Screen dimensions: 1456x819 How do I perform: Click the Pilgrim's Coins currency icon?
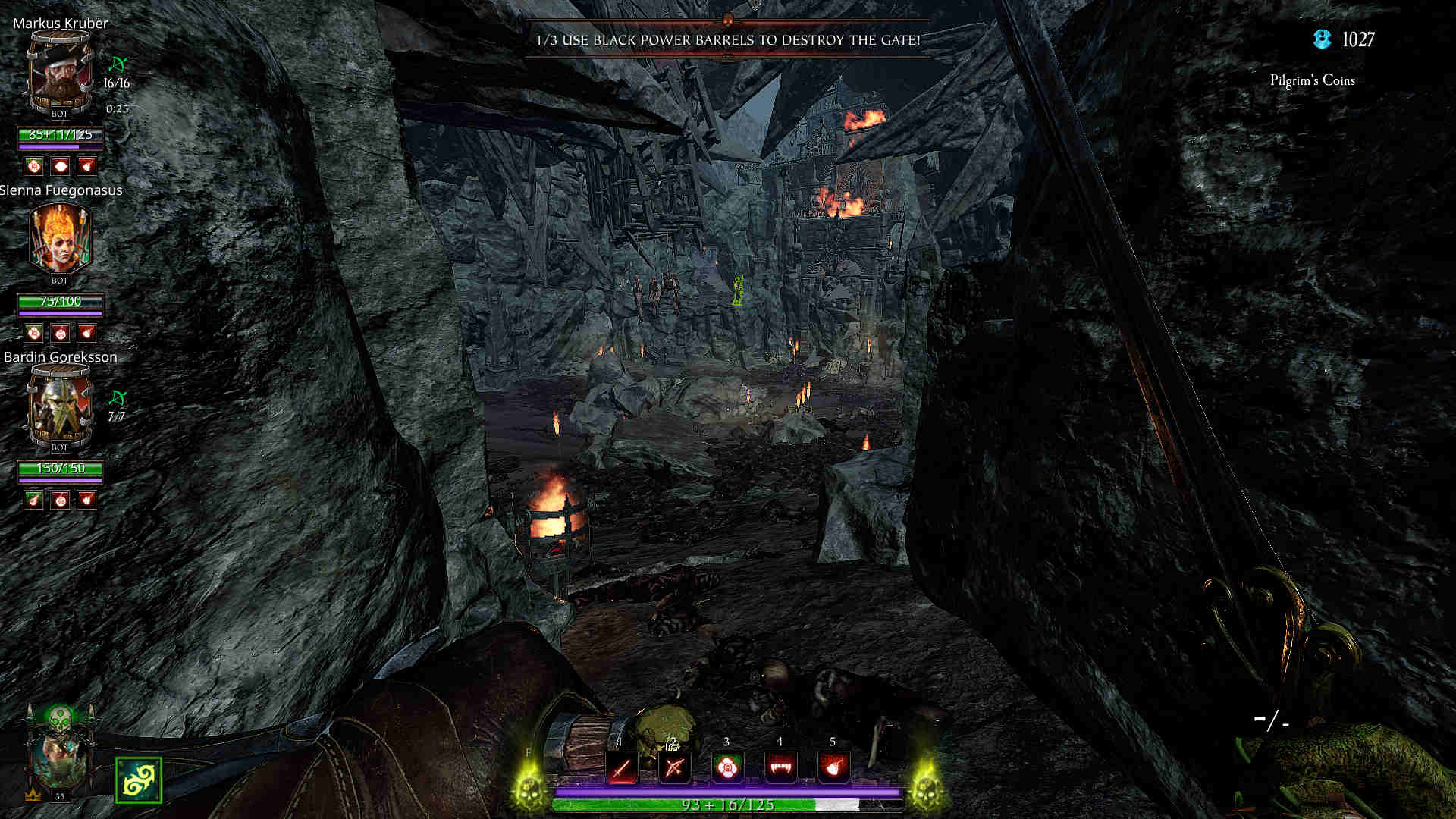(x=1323, y=39)
